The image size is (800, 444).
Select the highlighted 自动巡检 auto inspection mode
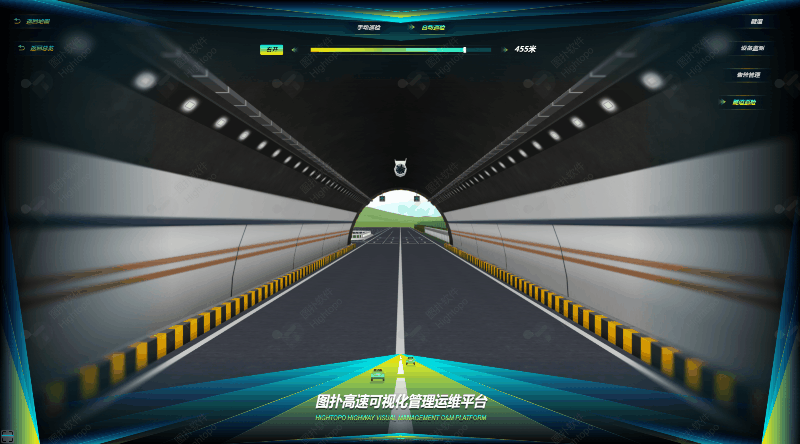[x=431, y=27]
